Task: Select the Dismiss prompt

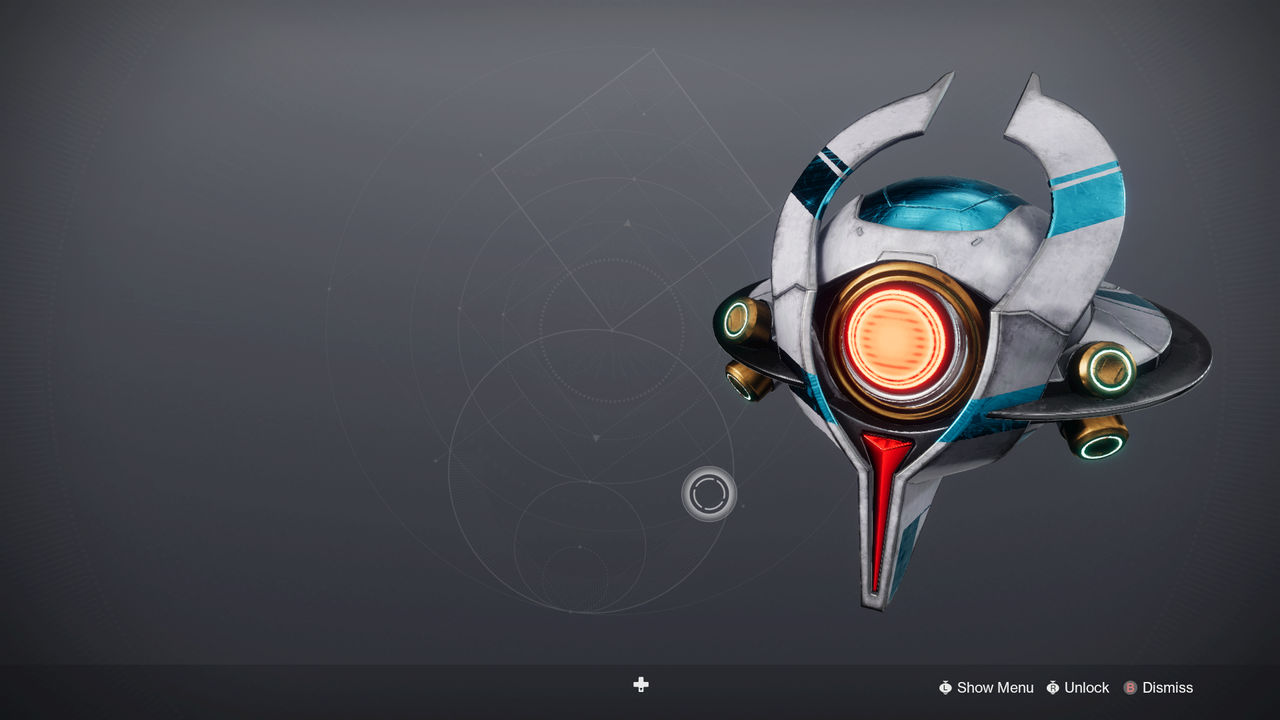Action: pos(1168,688)
